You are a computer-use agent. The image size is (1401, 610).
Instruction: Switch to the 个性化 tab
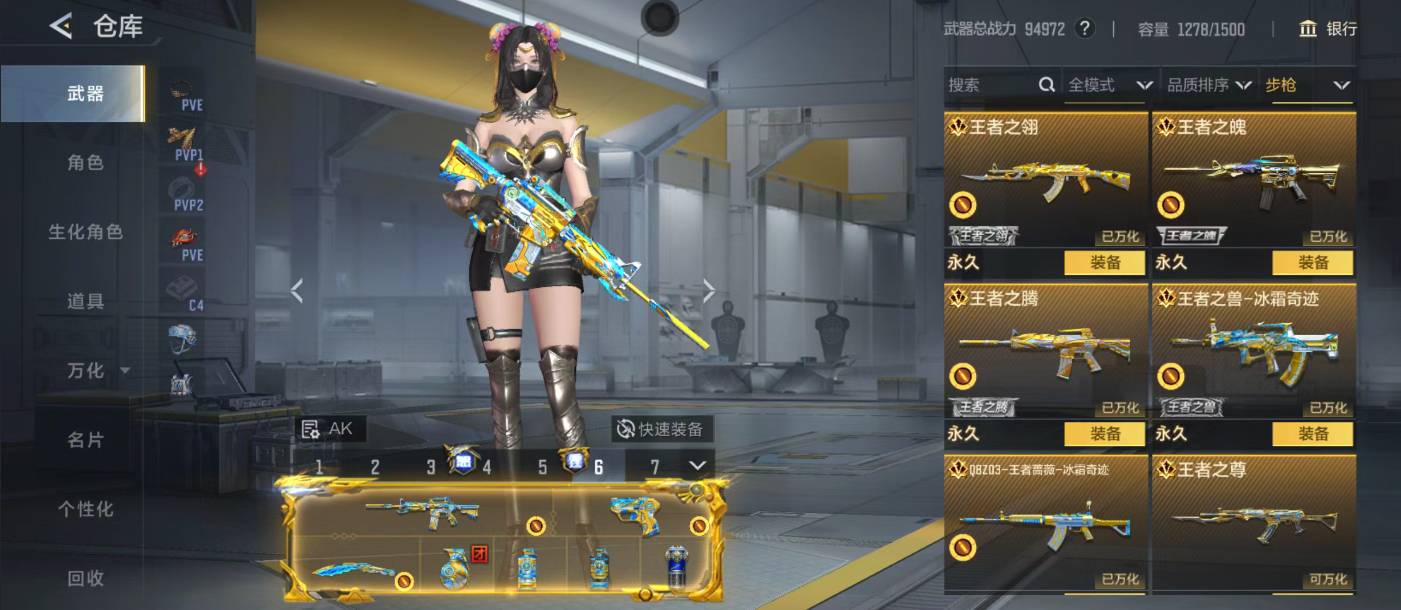85,509
